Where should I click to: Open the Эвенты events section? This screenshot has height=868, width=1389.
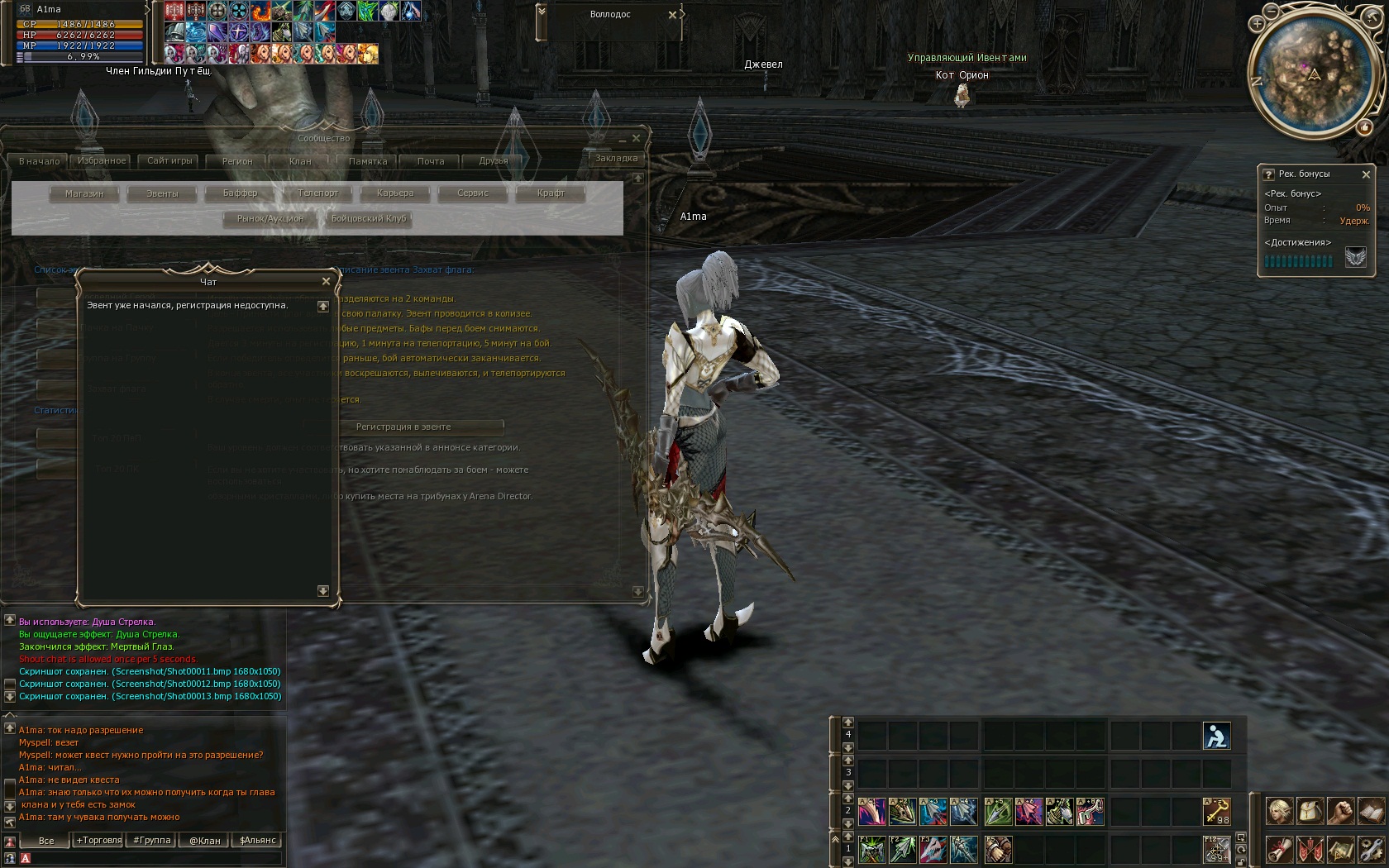click(162, 193)
